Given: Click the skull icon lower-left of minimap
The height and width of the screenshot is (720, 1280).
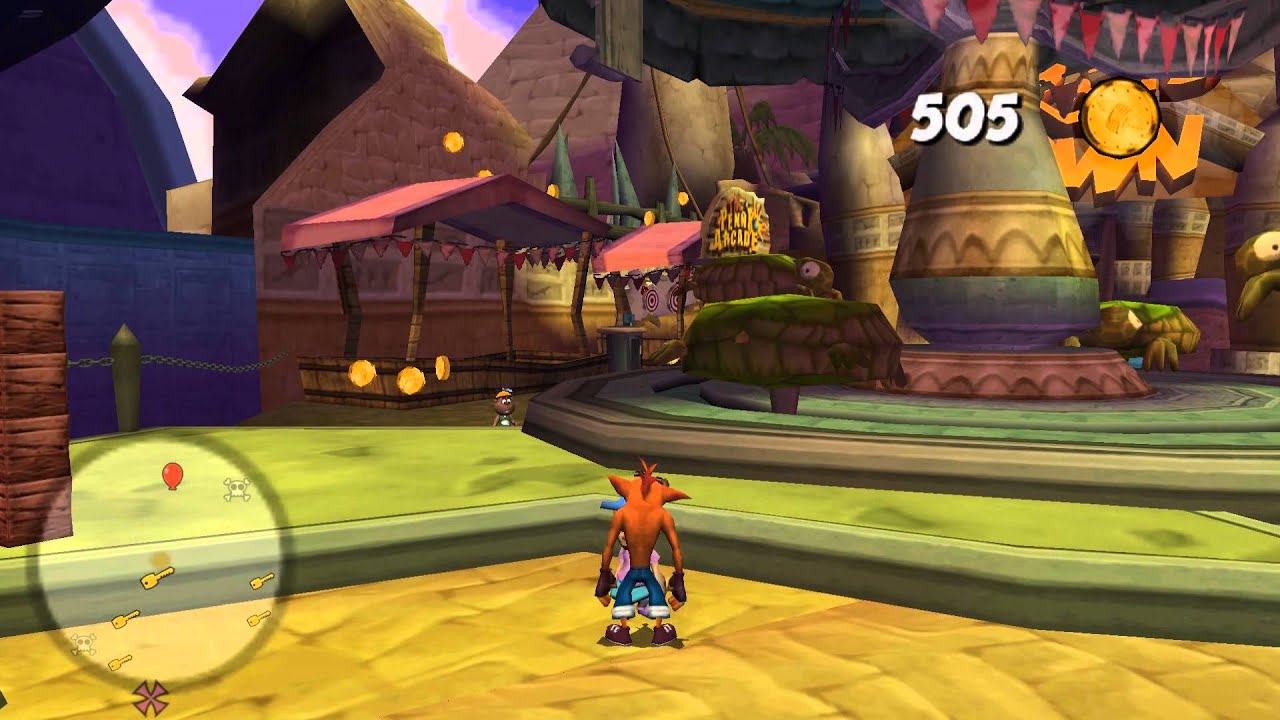Looking at the screenshot, I should coord(82,642).
